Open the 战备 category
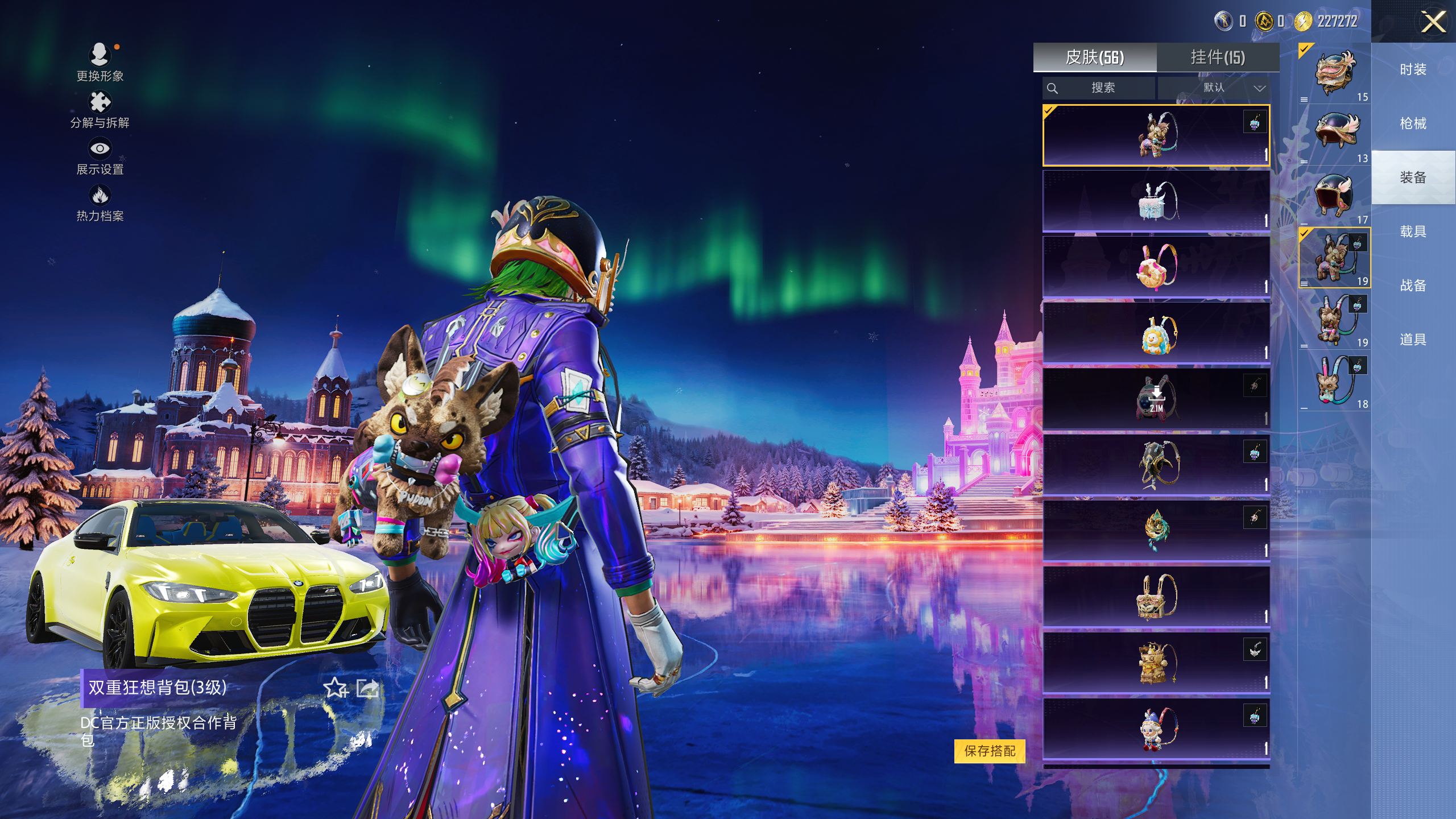The image size is (1456, 819). tap(1413, 286)
